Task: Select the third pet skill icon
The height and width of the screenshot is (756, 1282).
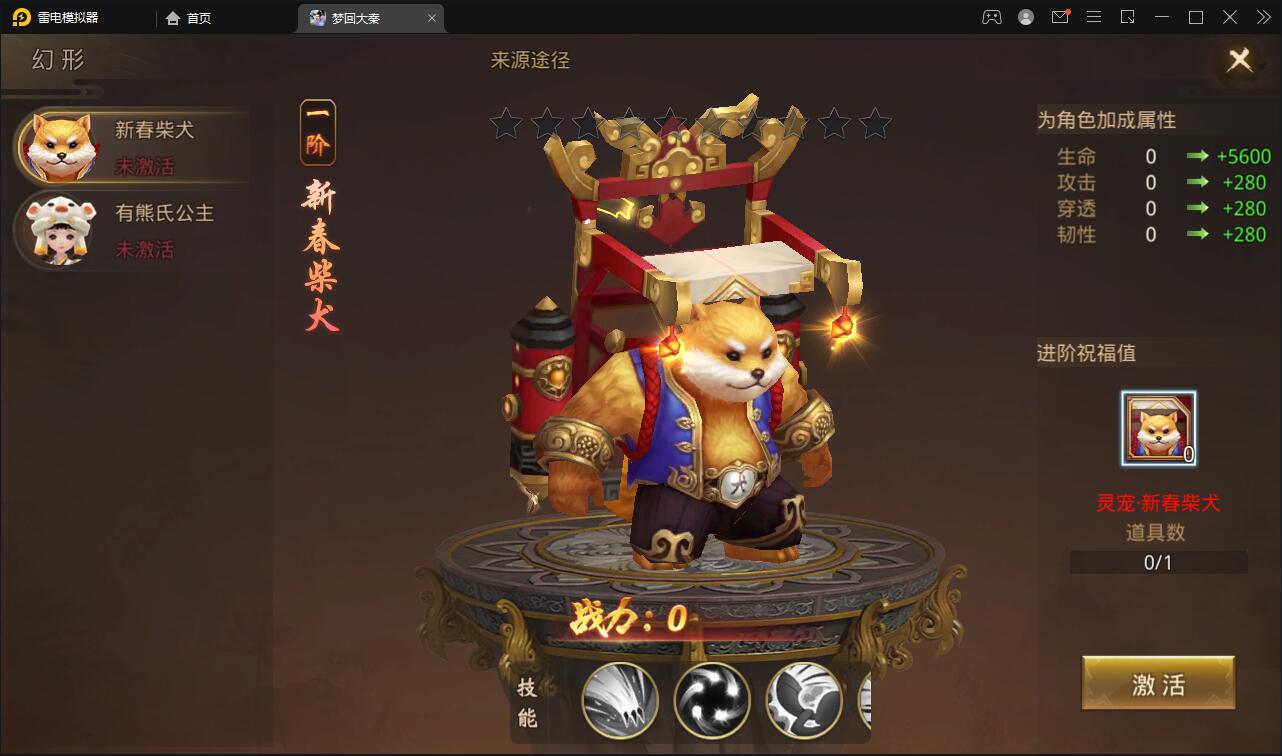Action: [805, 701]
